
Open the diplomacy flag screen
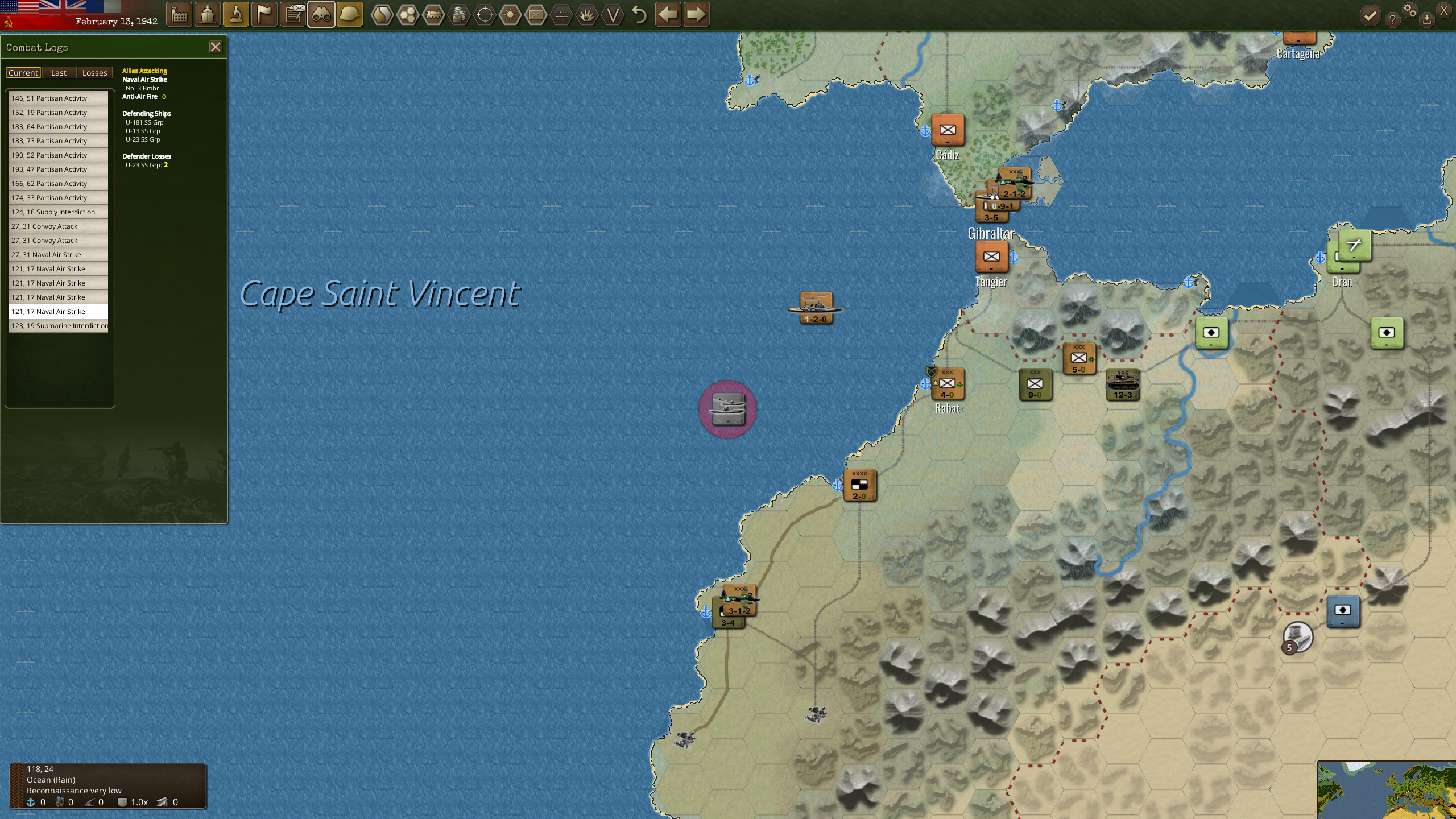click(x=263, y=15)
